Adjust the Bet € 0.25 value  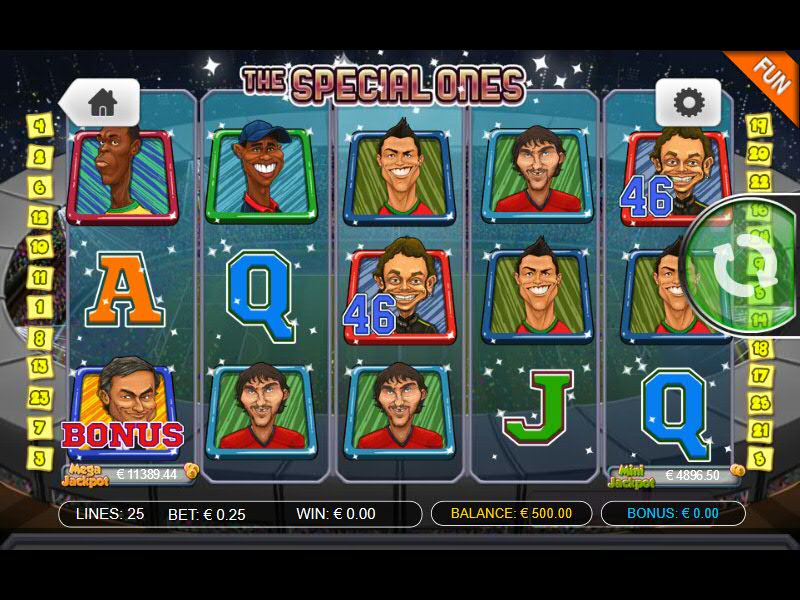click(x=207, y=514)
